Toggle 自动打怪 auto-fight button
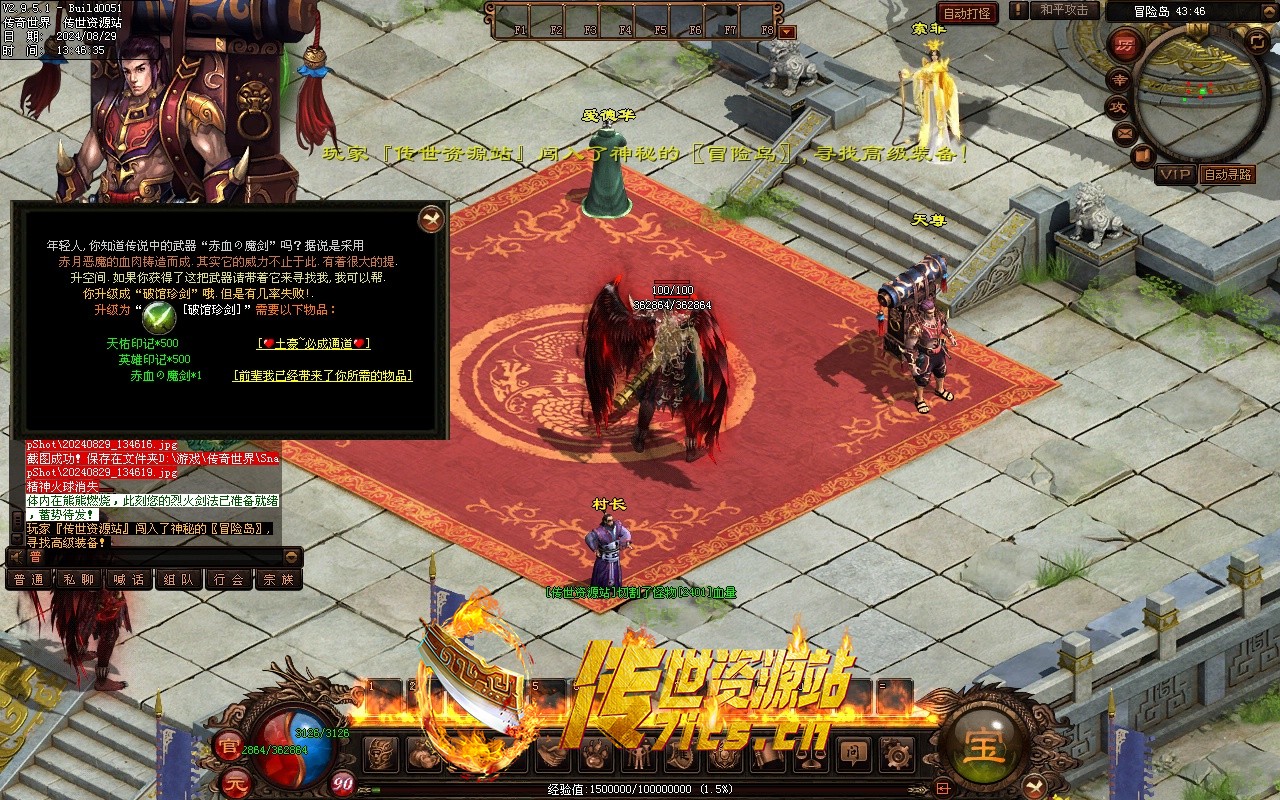The image size is (1280, 800). coord(968,13)
